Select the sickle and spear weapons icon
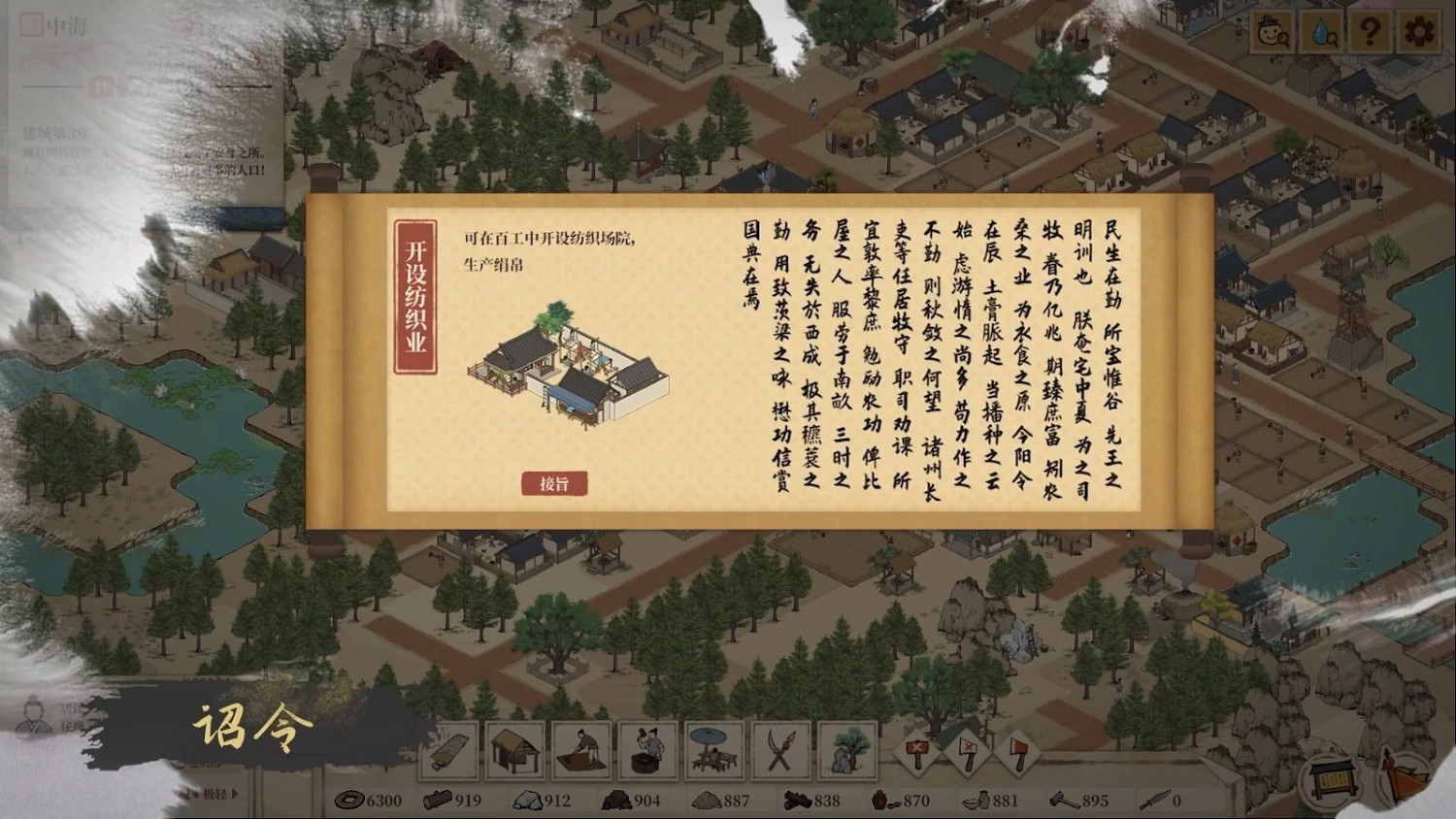 (x=779, y=752)
